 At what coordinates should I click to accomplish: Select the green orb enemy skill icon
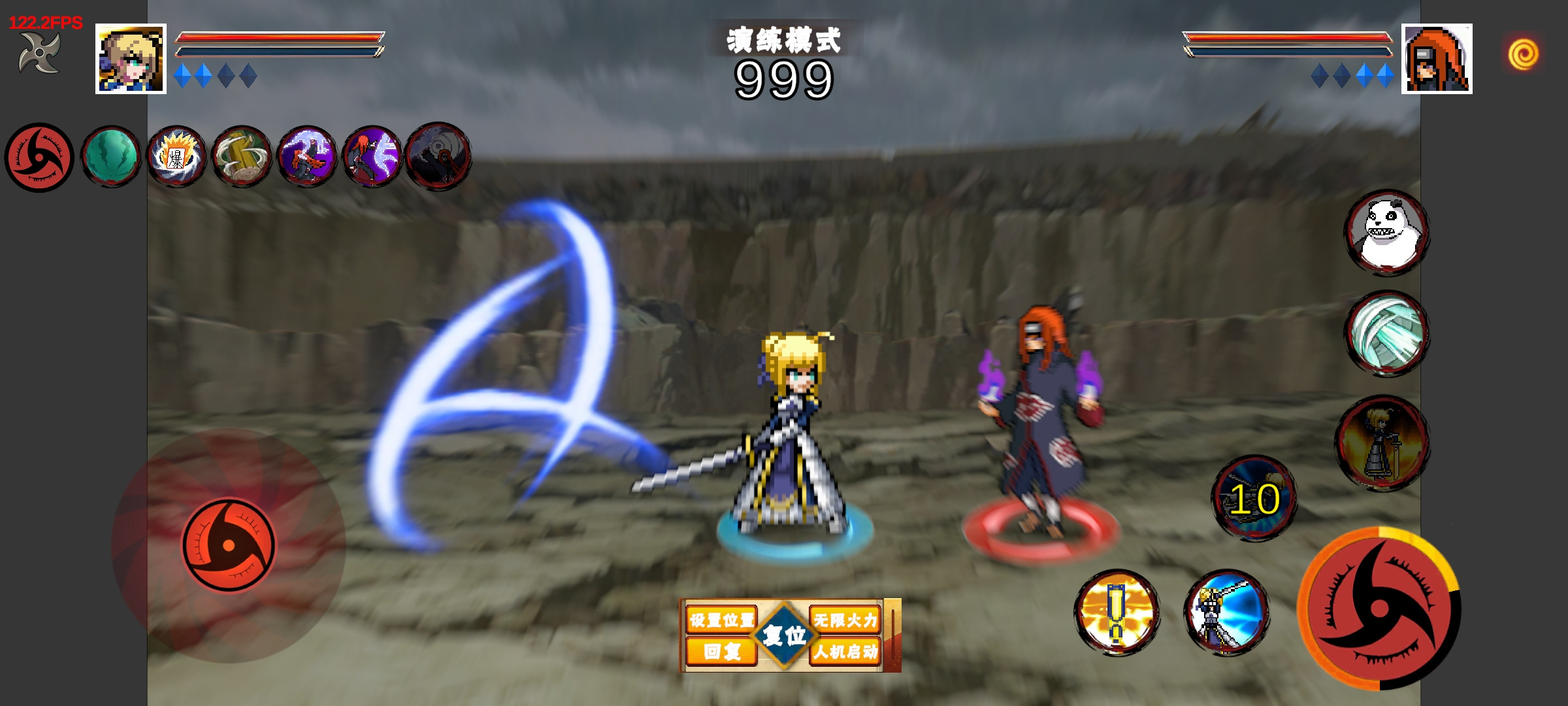tap(111, 157)
